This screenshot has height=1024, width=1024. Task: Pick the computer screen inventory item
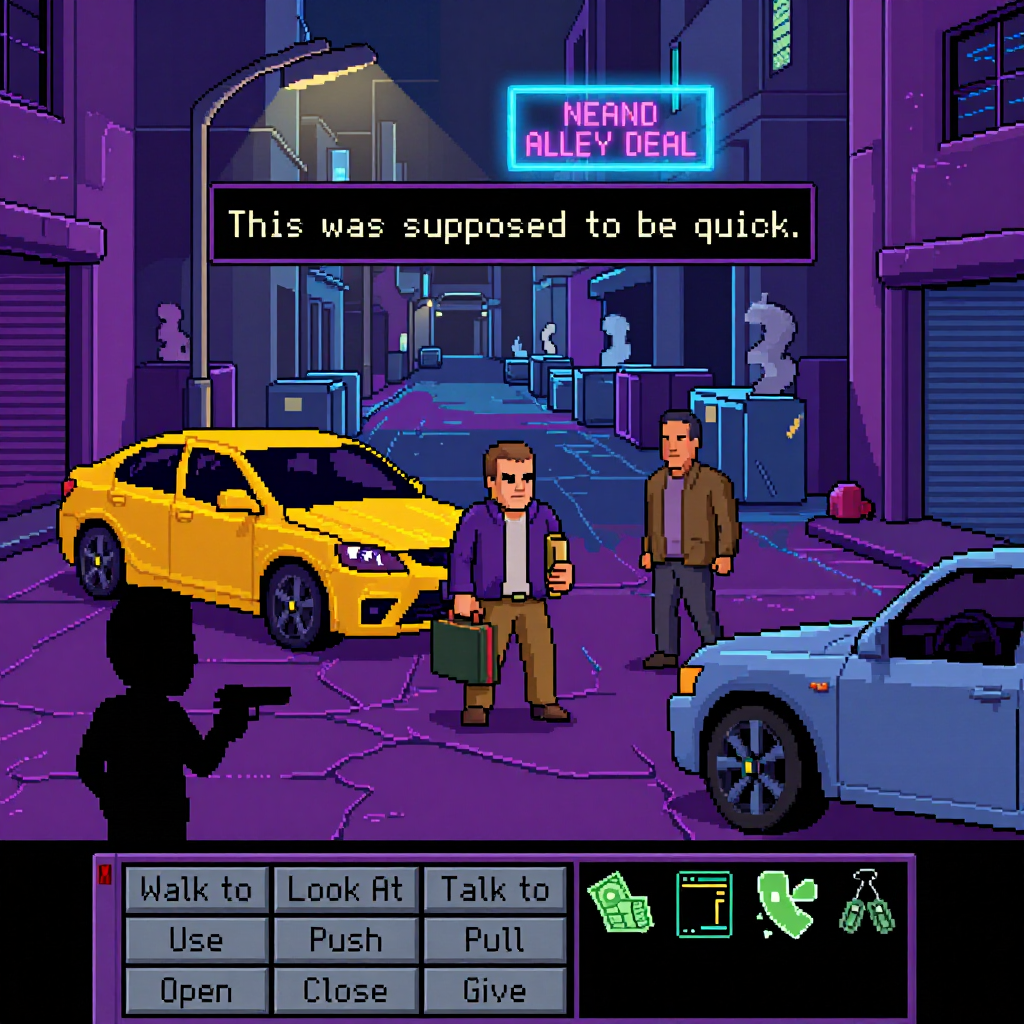click(704, 904)
